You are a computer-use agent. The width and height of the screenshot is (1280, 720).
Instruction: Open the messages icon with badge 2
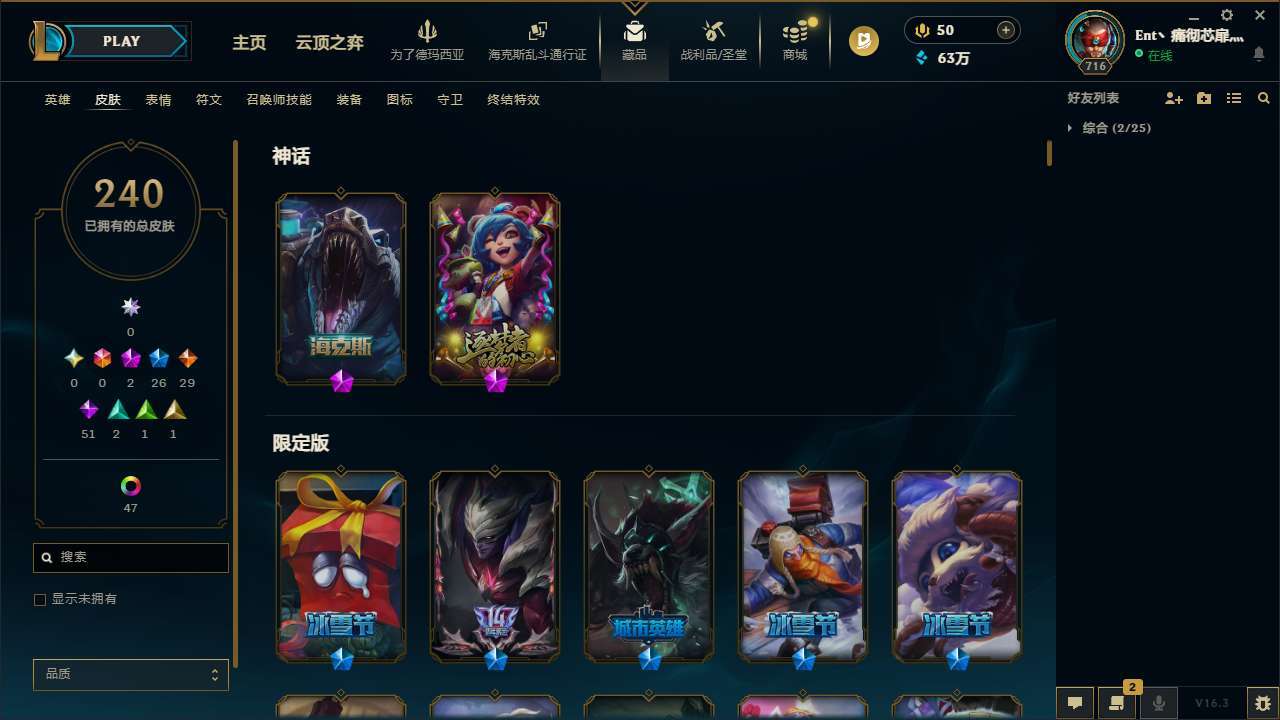(1117, 703)
